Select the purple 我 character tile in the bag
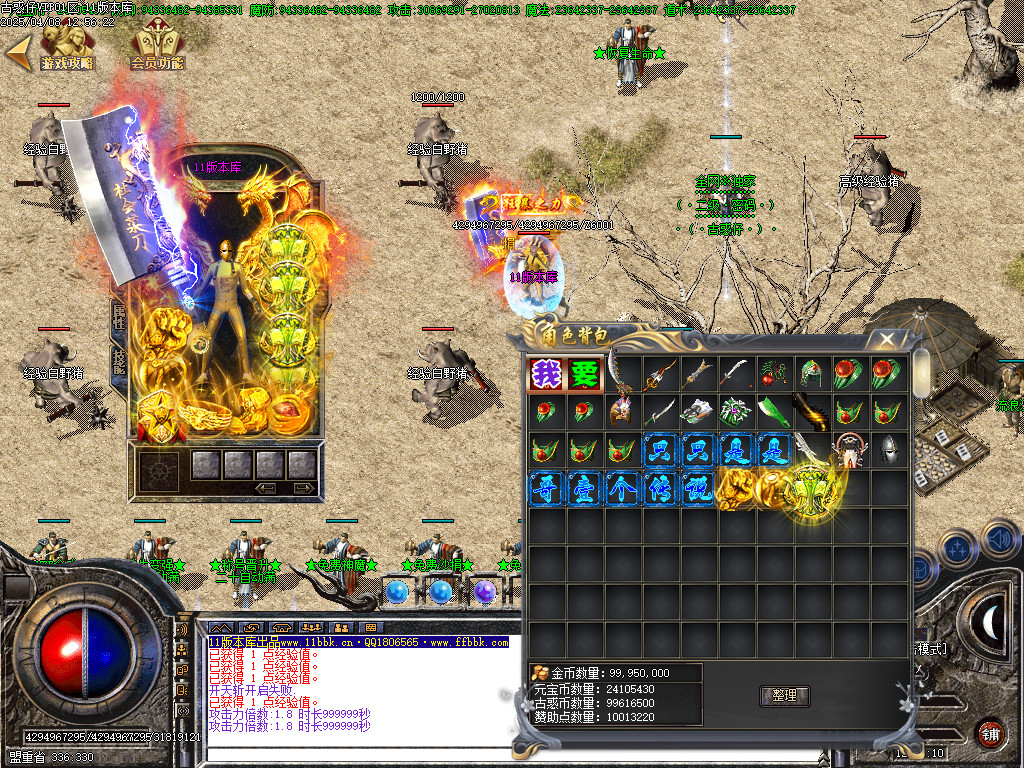Screen dimensions: 1024x768 point(546,375)
